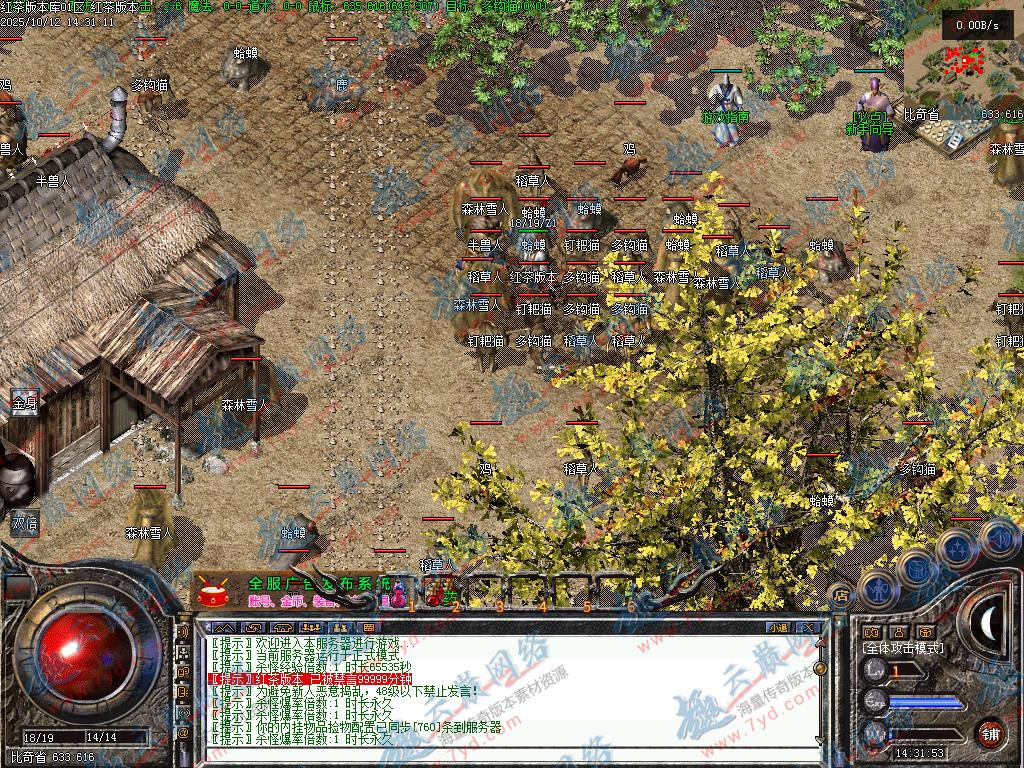Click the chat box scrollbar knob
This screenshot has width=1024, height=768.
pos(821,667)
